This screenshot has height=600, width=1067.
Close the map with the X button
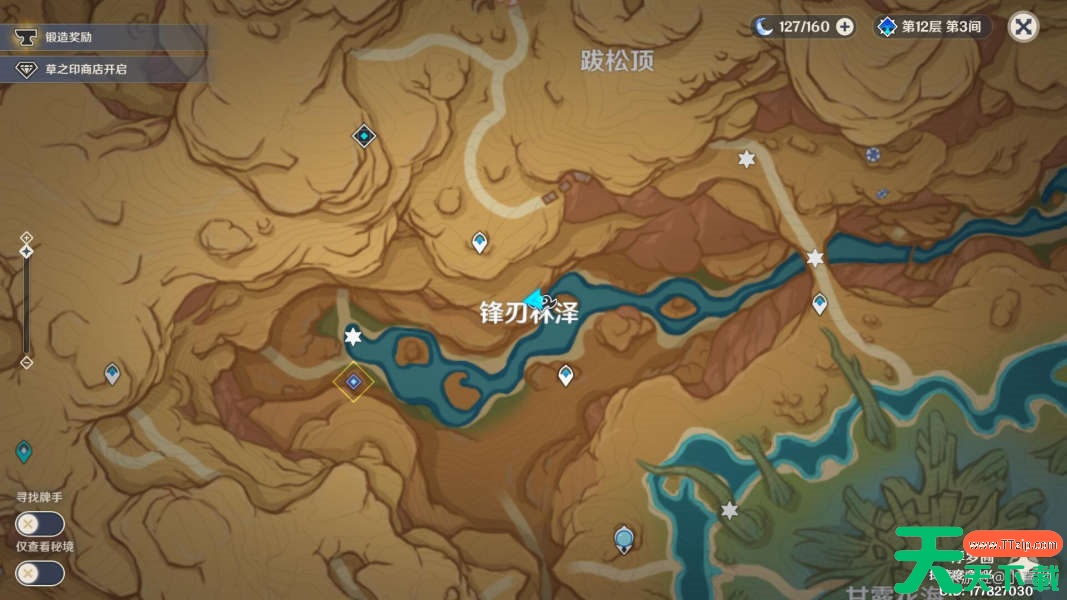click(1022, 26)
